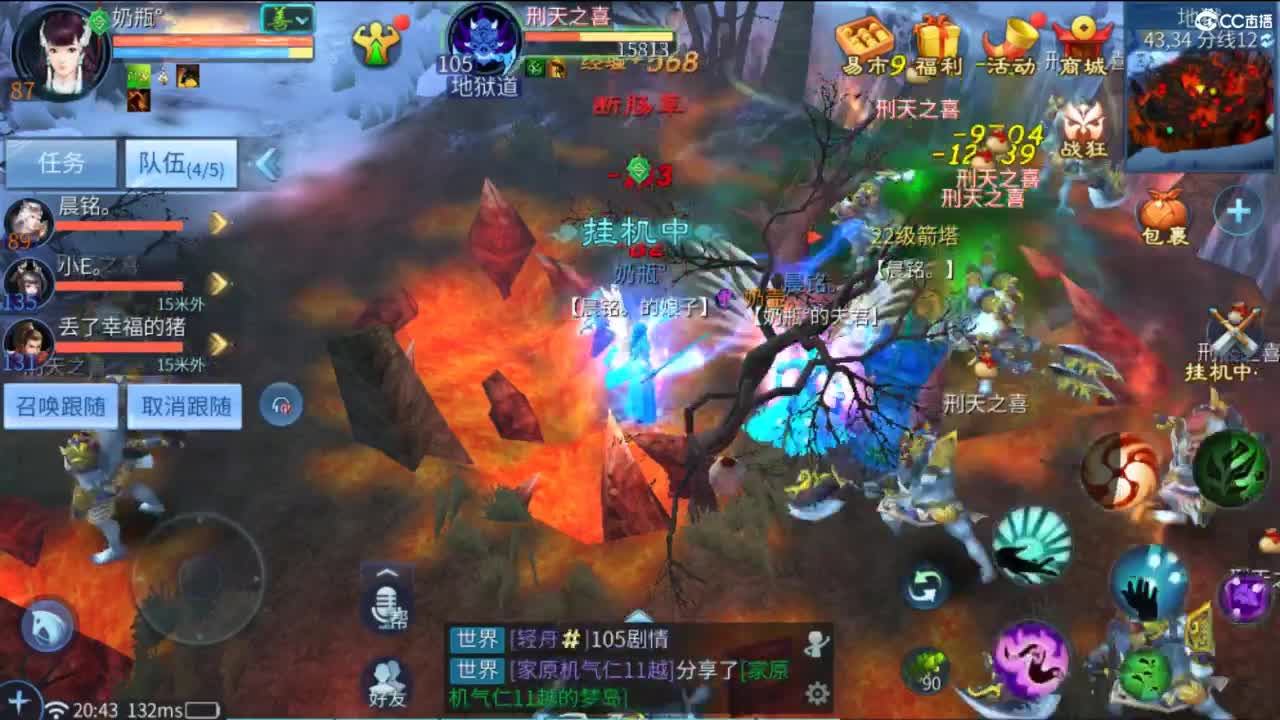Open the settings gear in chat window
The width and height of the screenshot is (1280, 720).
click(x=819, y=690)
